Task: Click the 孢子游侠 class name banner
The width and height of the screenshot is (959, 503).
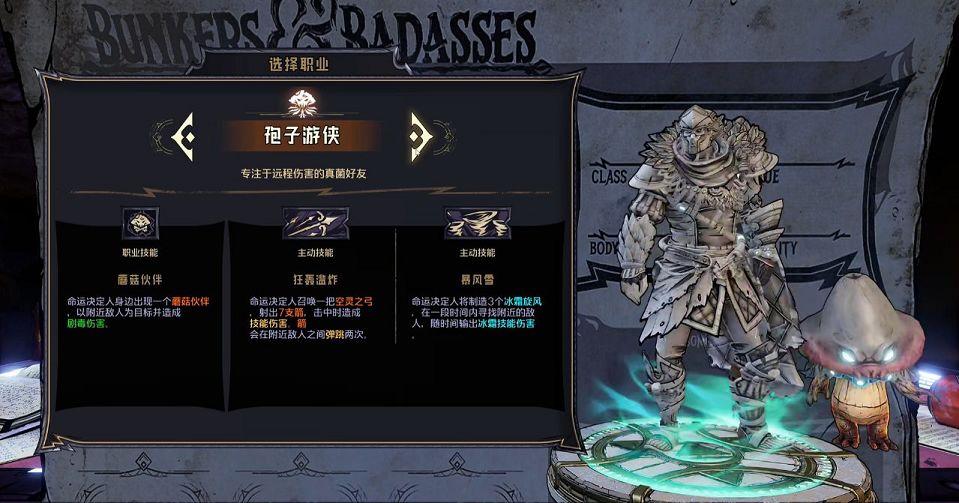Action: [x=300, y=135]
